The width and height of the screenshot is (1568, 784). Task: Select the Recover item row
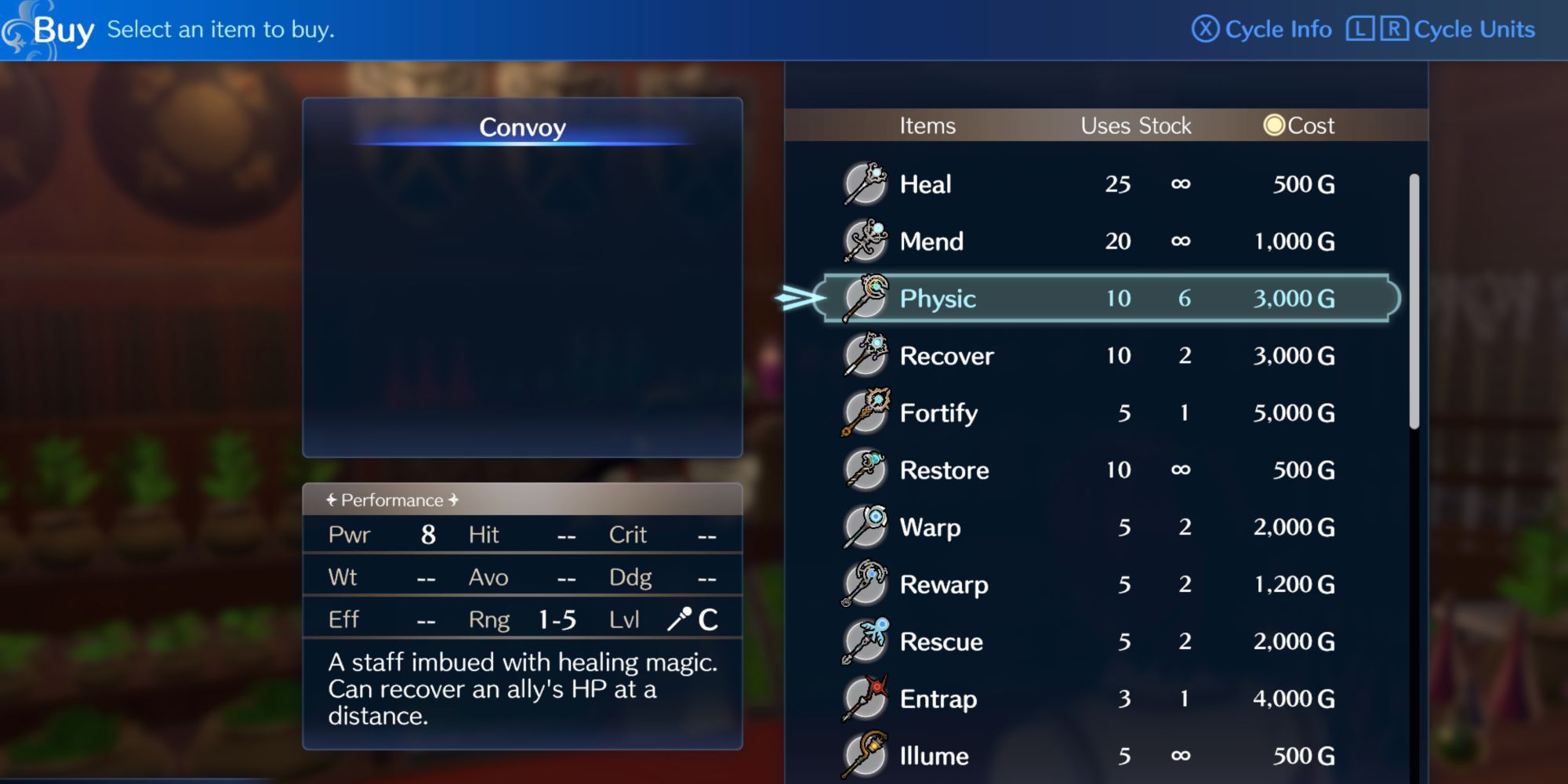1098,355
